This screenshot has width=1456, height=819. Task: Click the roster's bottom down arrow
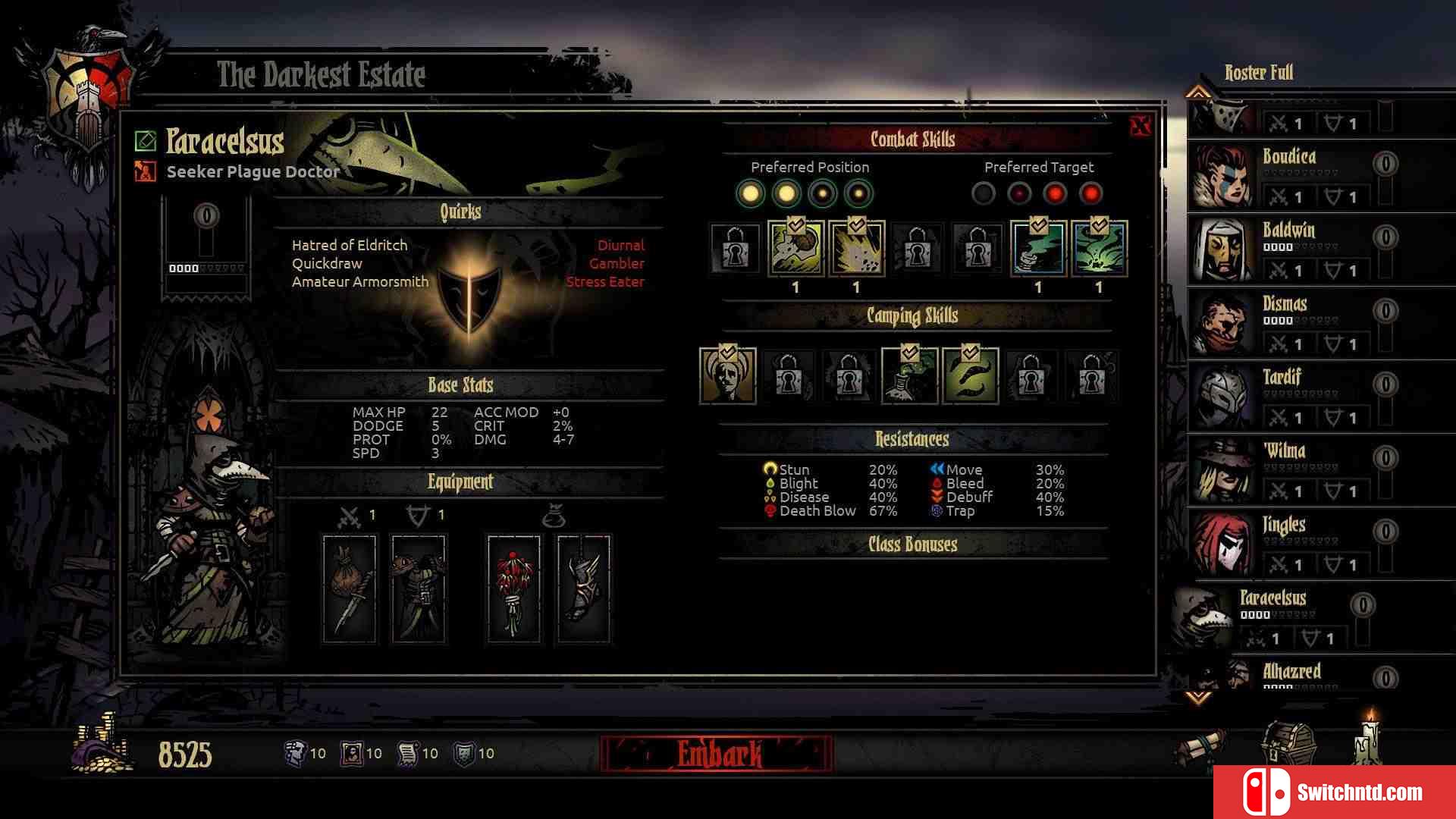(1198, 696)
